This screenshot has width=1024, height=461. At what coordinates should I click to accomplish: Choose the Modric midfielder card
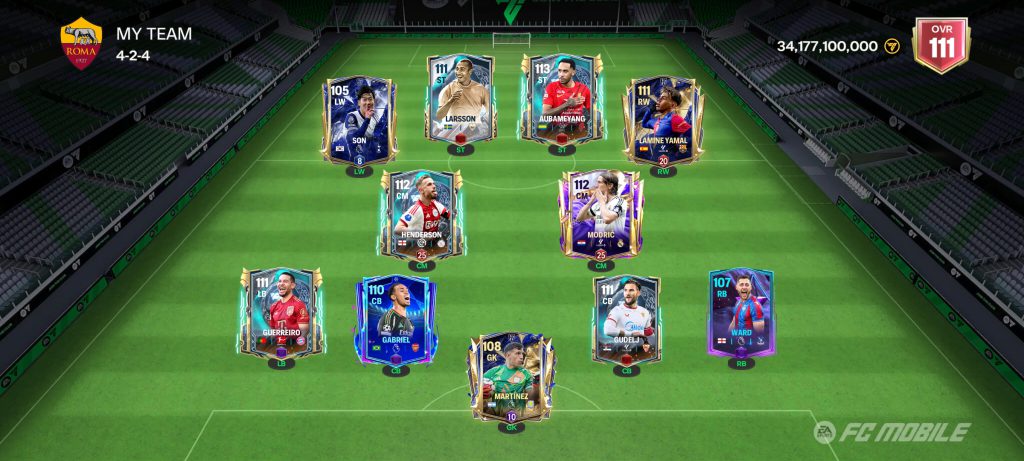coord(600,214)
